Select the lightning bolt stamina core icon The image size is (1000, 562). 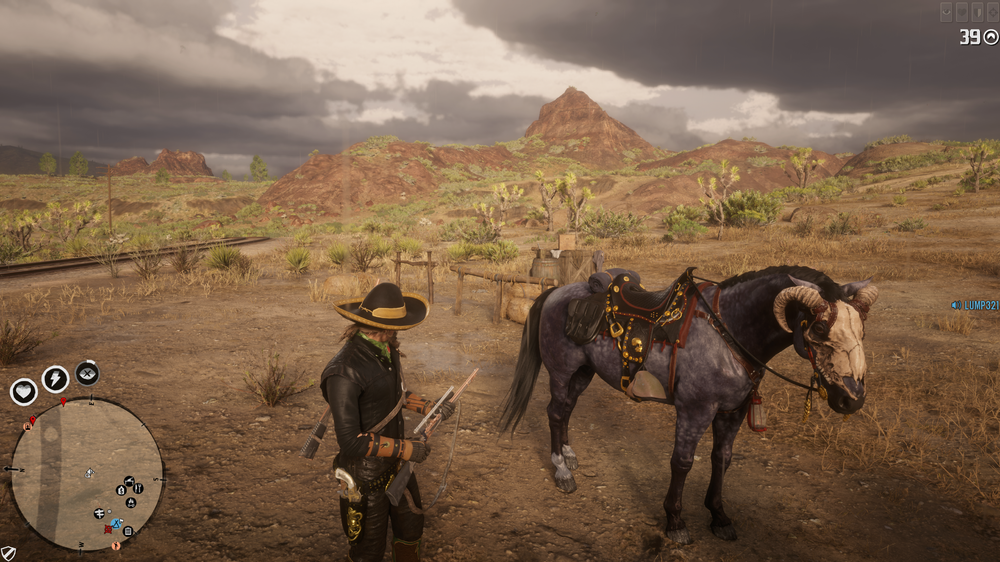point(55,379)
